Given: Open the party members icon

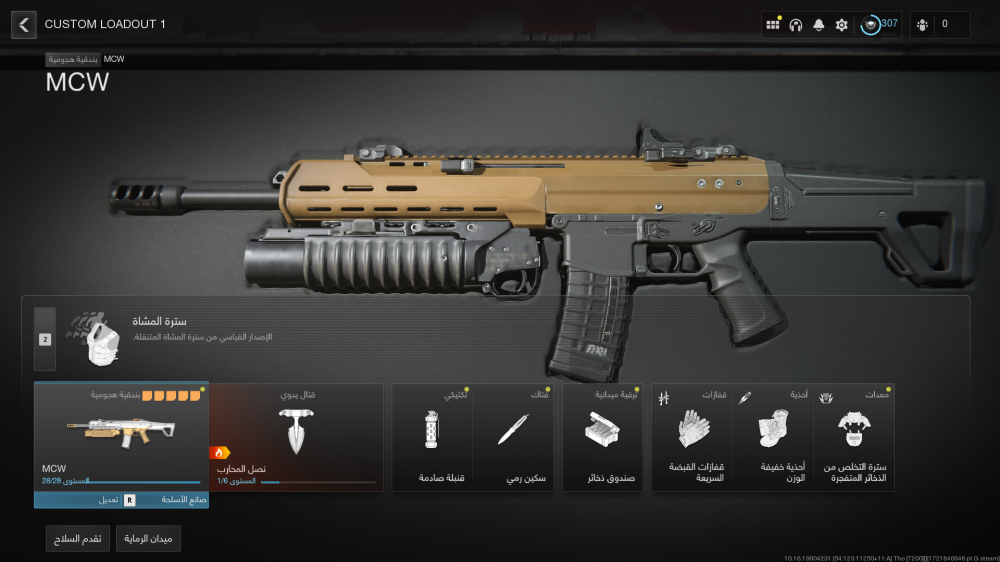Looking at the screenshot, I should point(939,25).
